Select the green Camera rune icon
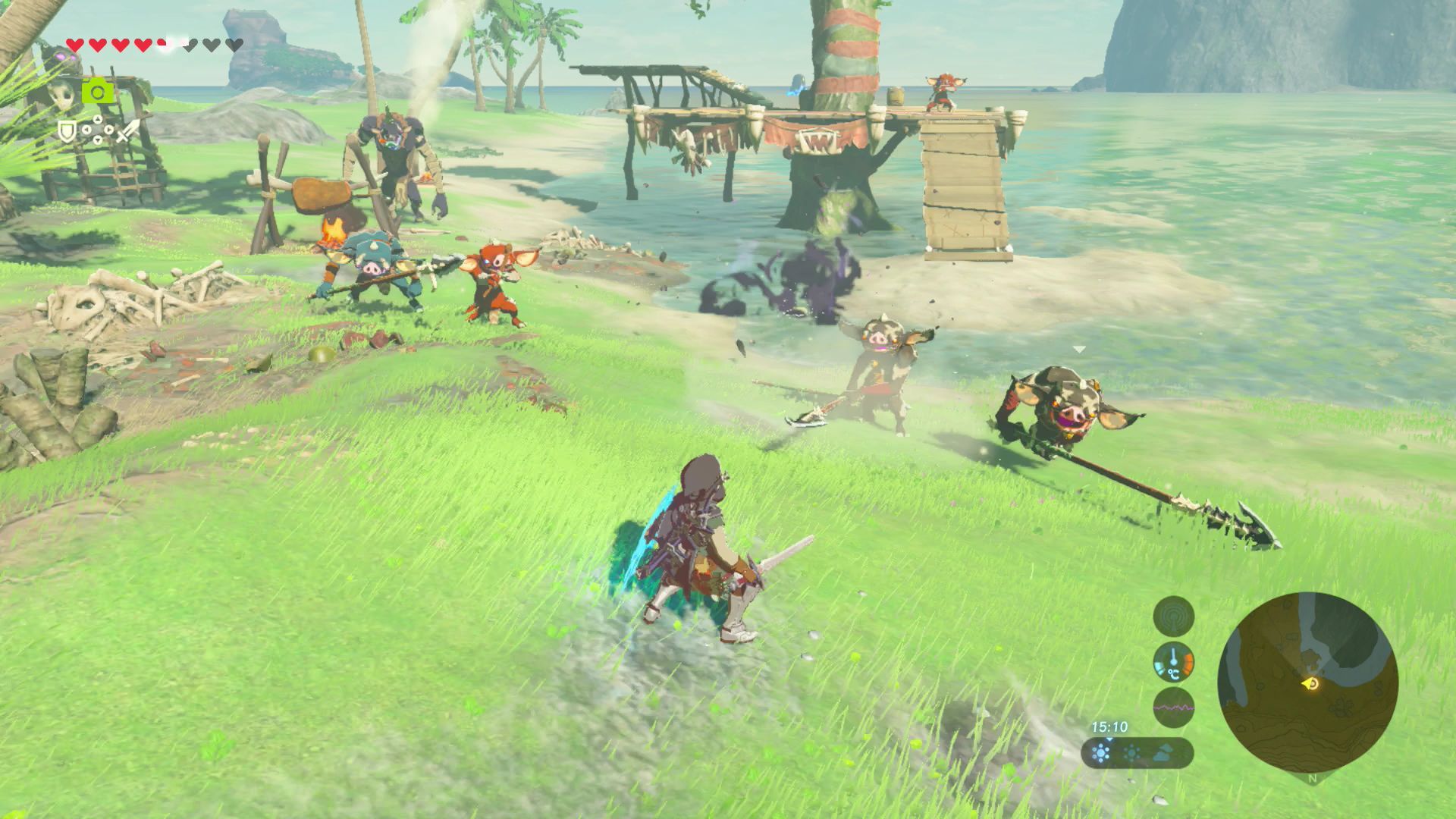Screen dimensions: 1456x819 (x=98, y=93)
